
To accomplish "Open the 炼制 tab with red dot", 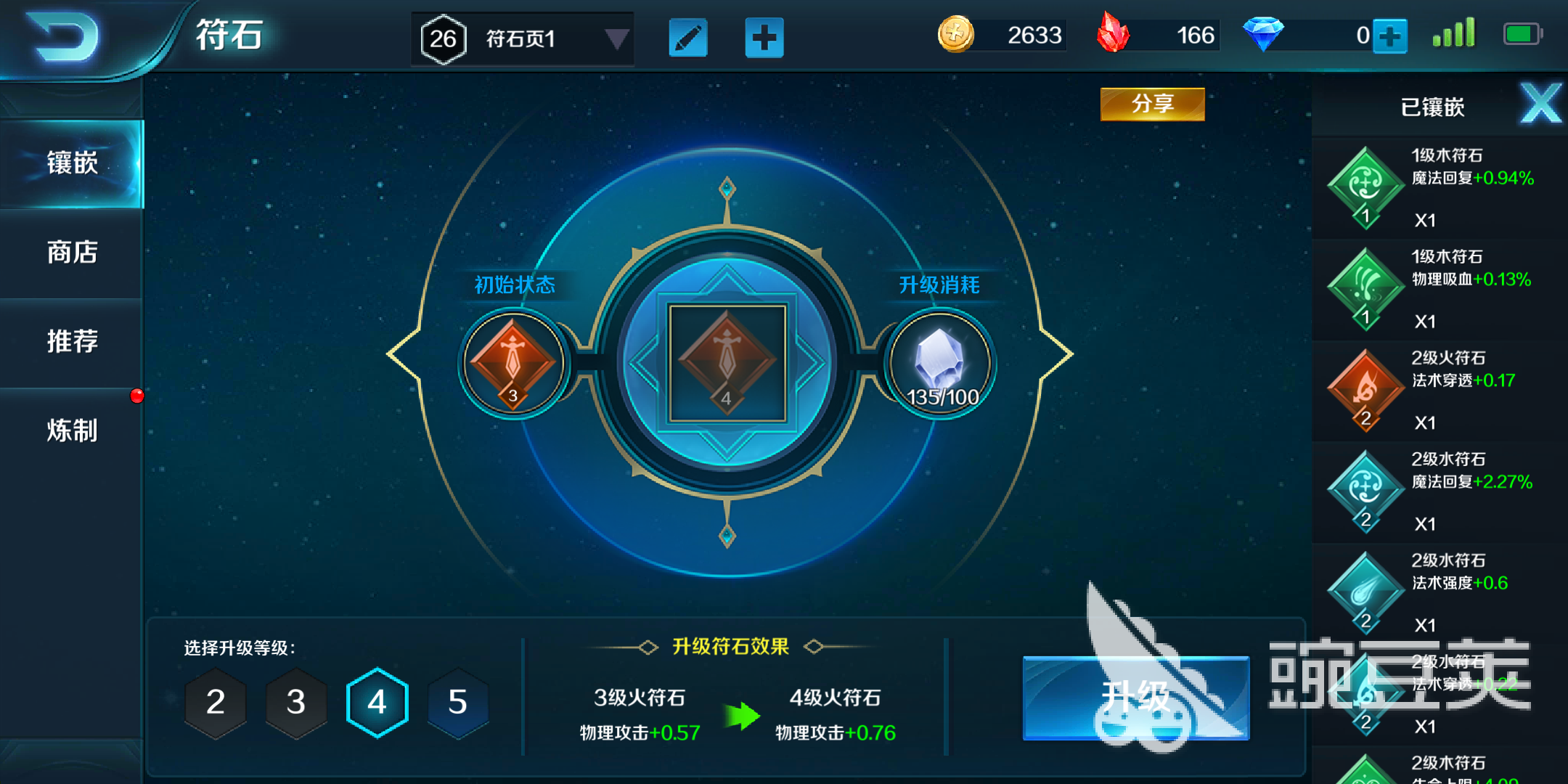I will (x=73, y=431).
